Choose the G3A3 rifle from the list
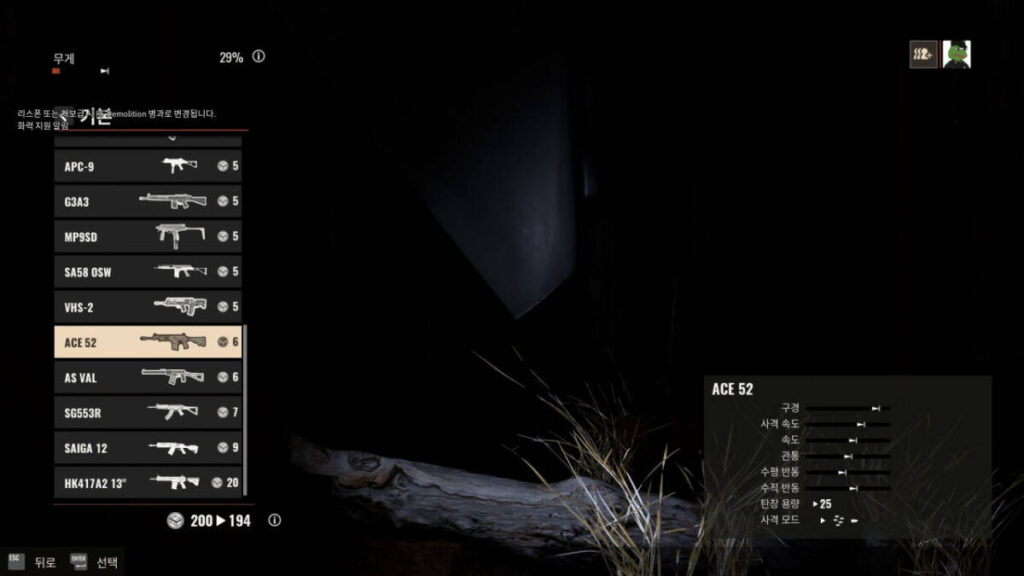Image resolution: width=1024 pixels, height=576 pixels. tap(147, 201)
